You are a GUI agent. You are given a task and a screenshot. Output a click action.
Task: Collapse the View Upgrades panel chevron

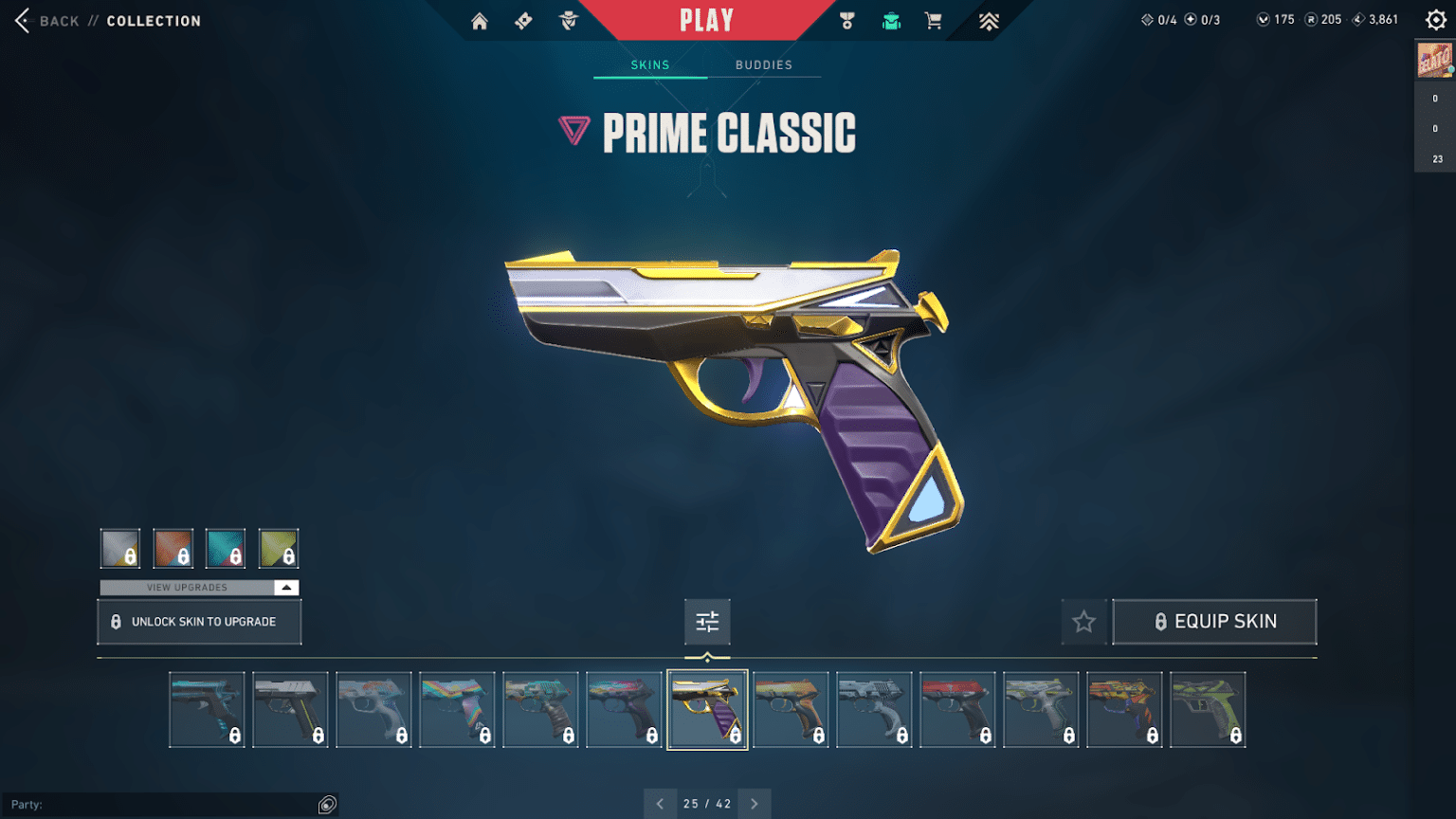coord(285,587)
